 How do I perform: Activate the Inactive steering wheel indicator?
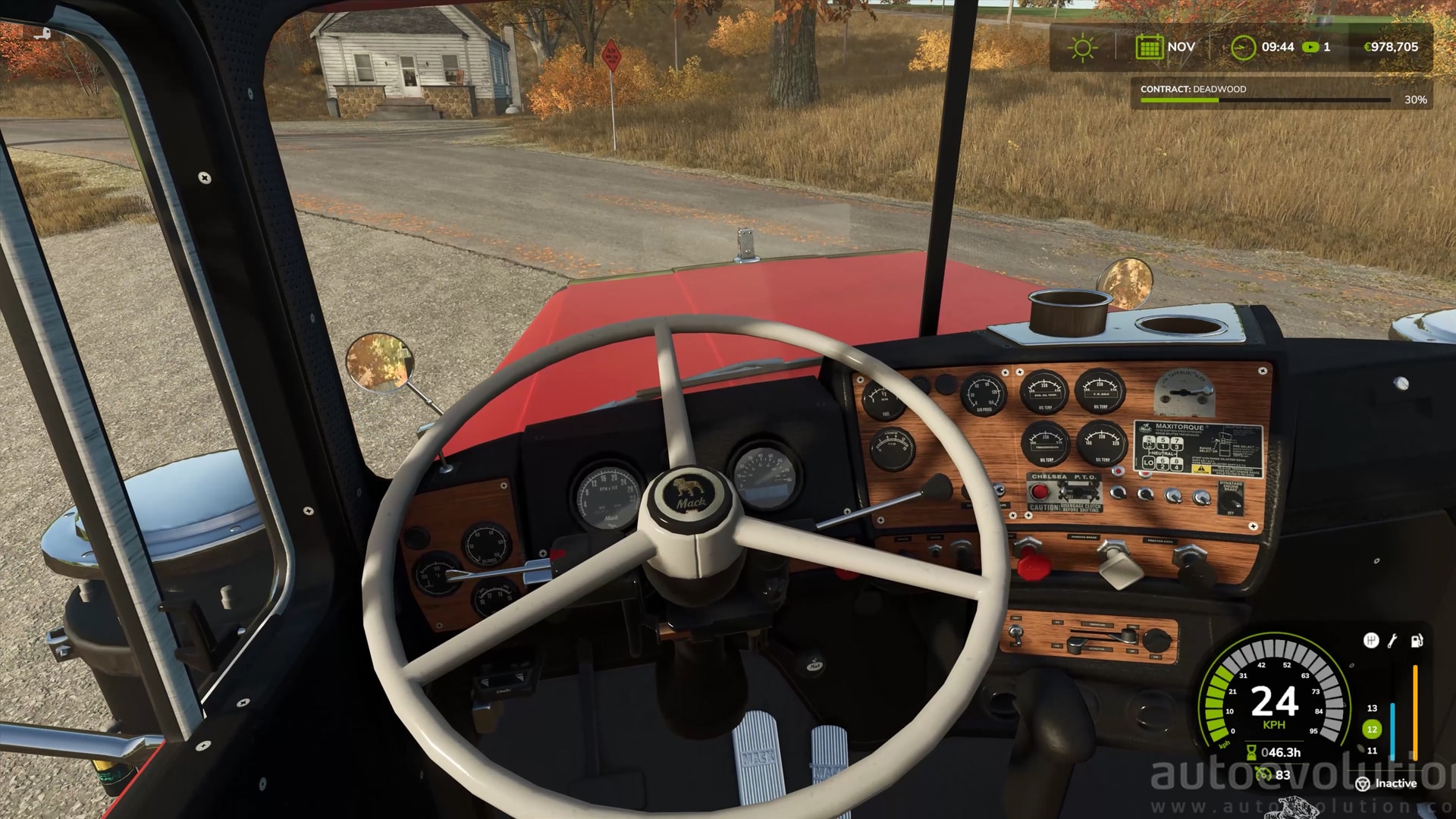point(1363,783)
